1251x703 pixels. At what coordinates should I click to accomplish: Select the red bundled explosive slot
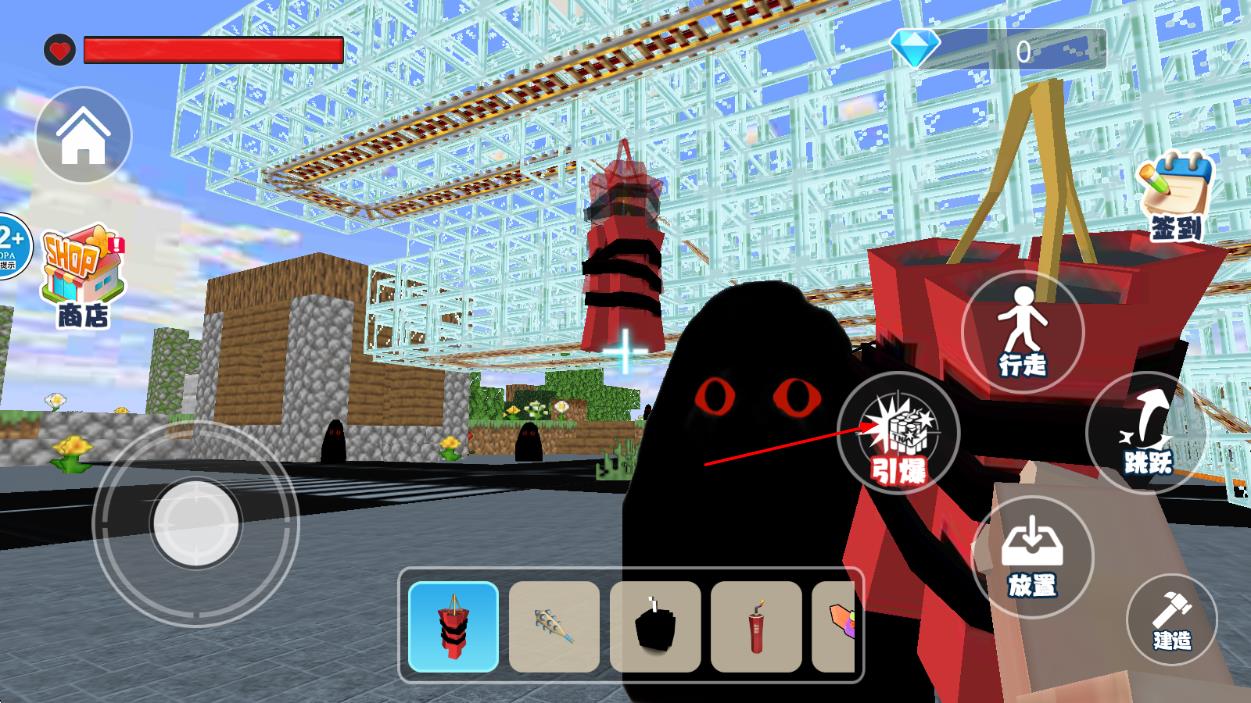pos(453,627)
